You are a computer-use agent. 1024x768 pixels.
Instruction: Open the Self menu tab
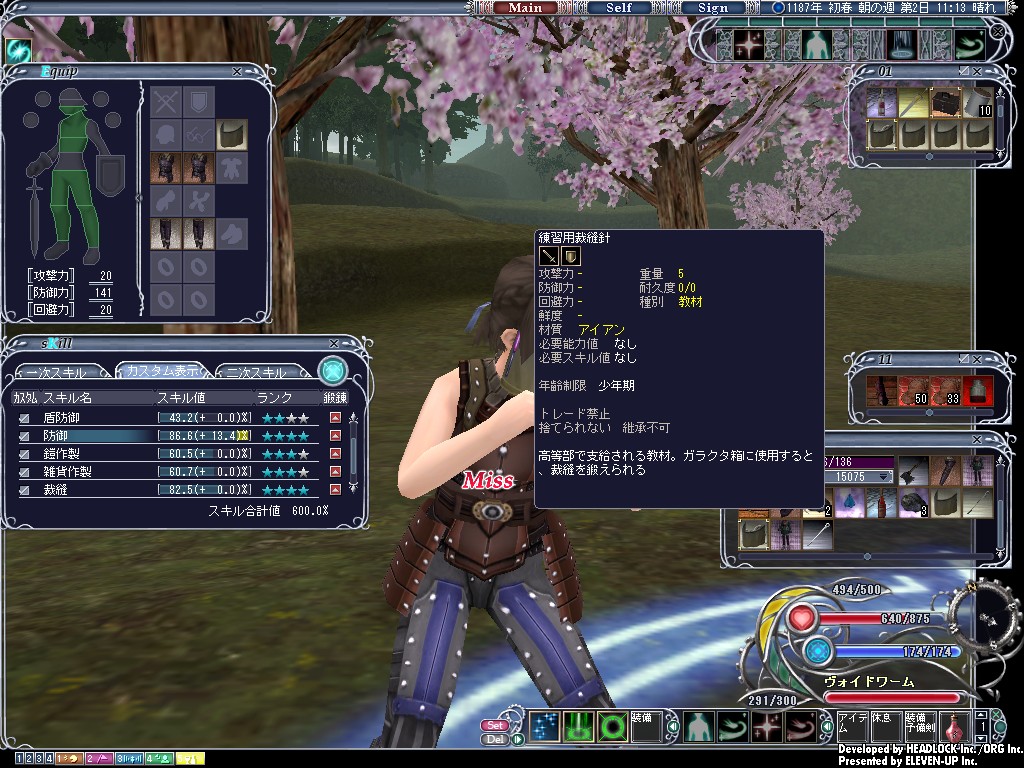tap(619, 8)
